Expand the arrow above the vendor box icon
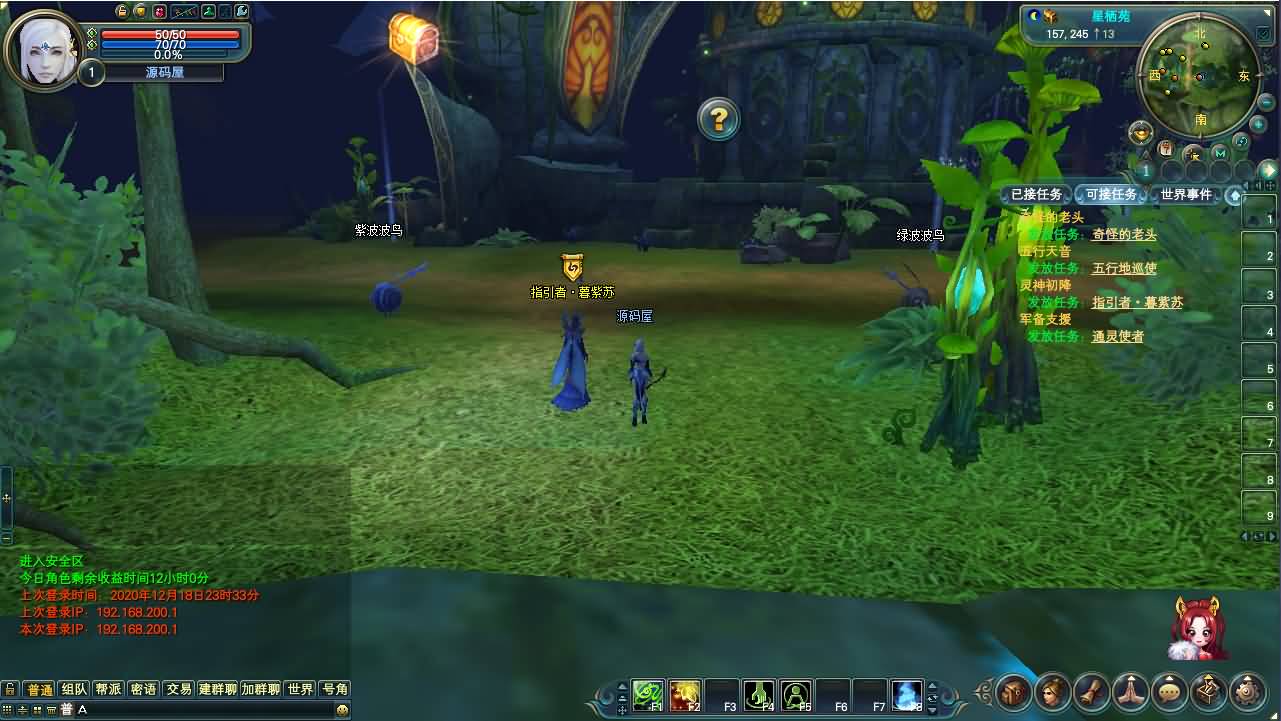 (1208, 678)
